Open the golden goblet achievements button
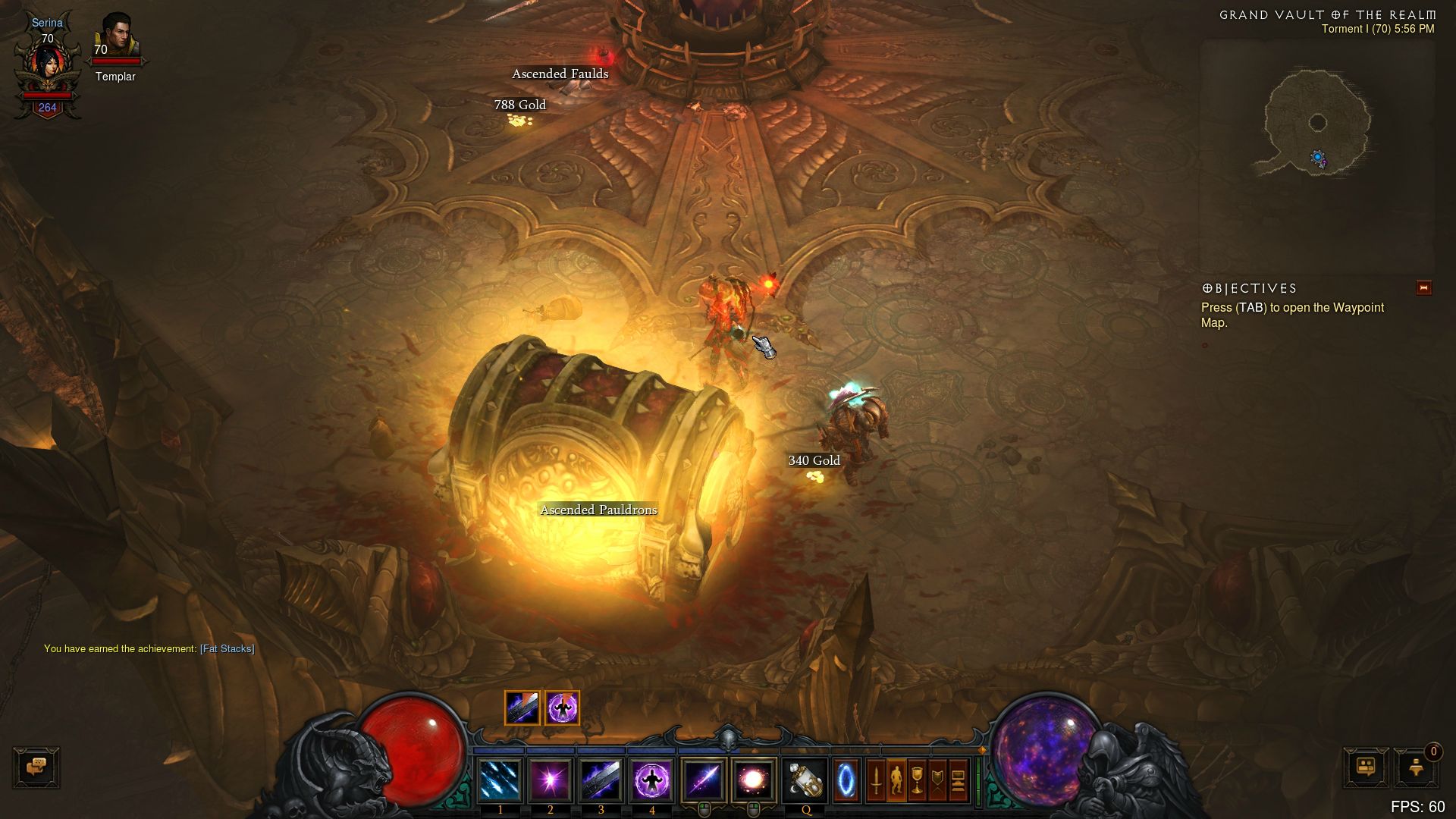The height and width of the screenshot is (819, 1456). tap(917, 780)
